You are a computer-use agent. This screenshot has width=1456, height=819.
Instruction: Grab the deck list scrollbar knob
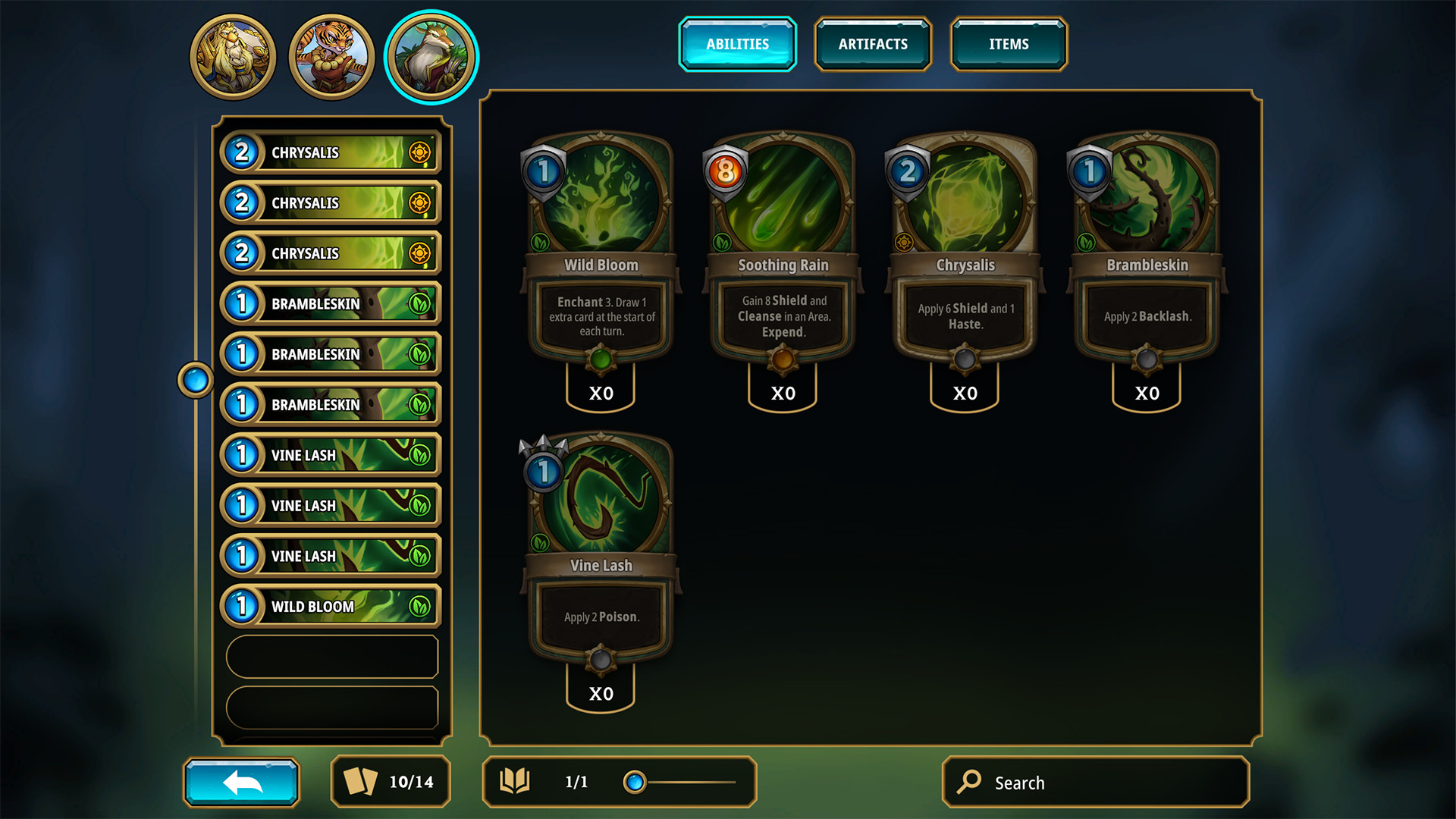(x=196, y=379)
